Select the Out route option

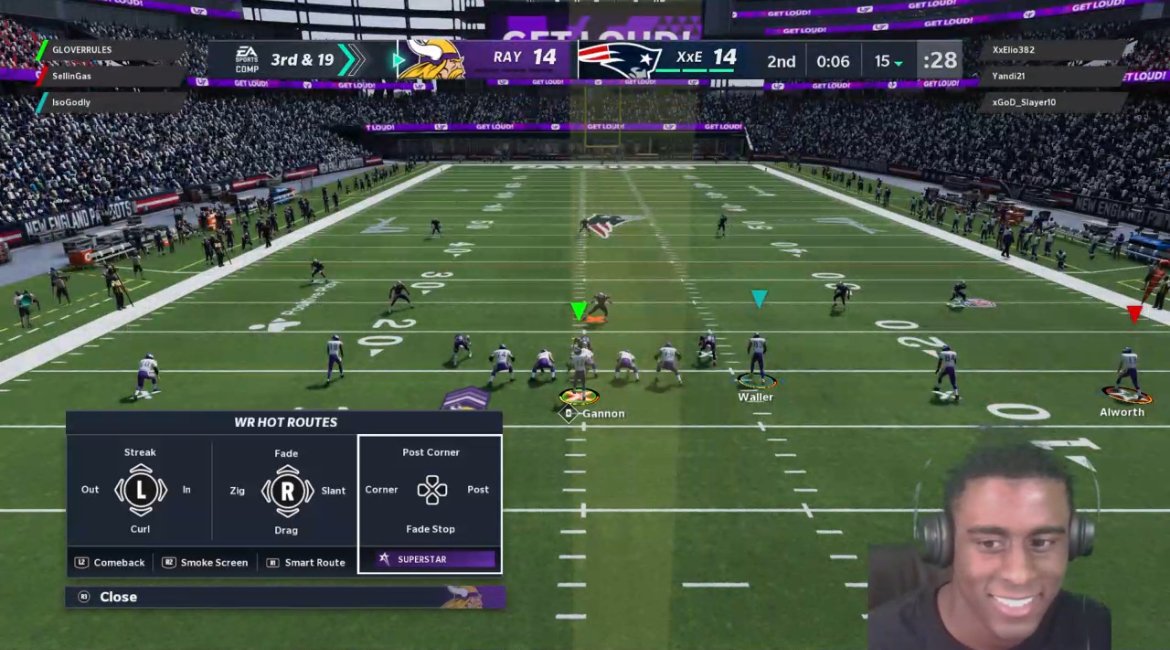coord(90,490)
